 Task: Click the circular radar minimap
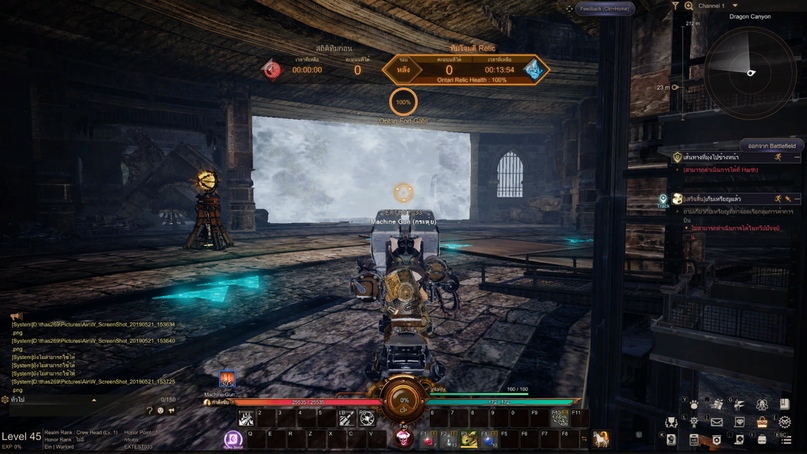751,71
